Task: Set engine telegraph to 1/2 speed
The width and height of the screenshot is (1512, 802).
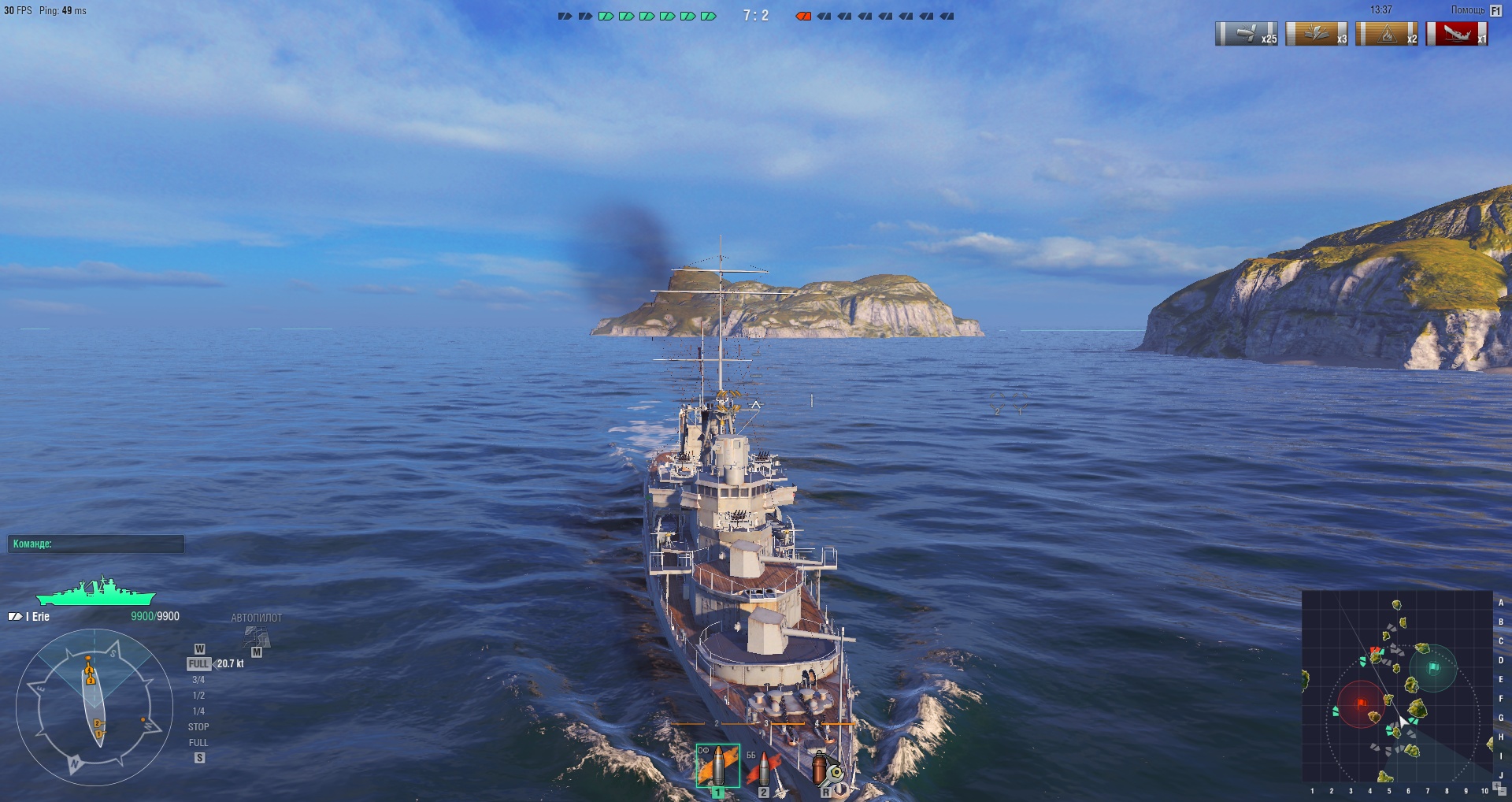Action: tap(198, 696)
